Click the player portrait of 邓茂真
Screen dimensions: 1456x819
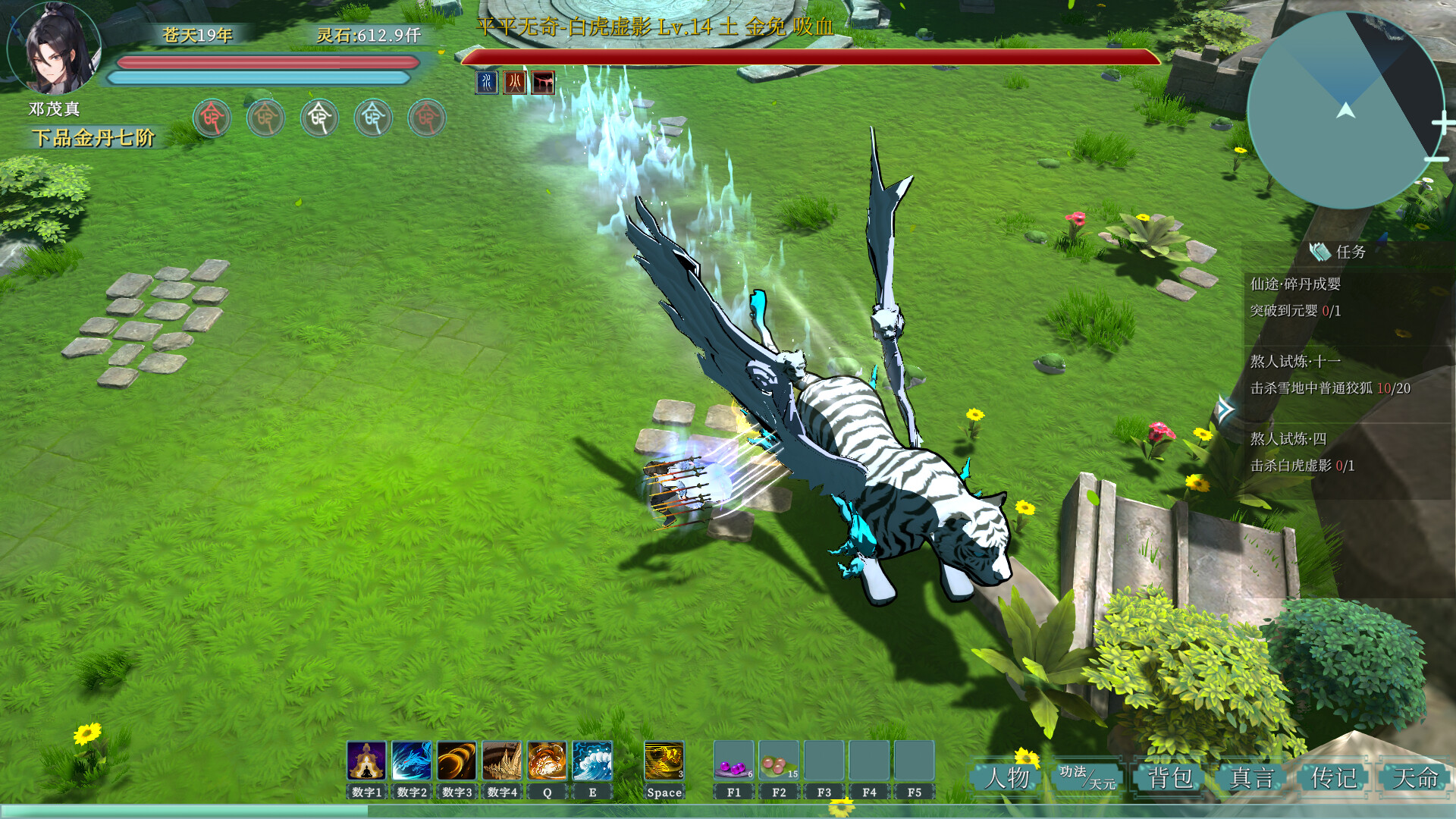[x=56, y=49]
